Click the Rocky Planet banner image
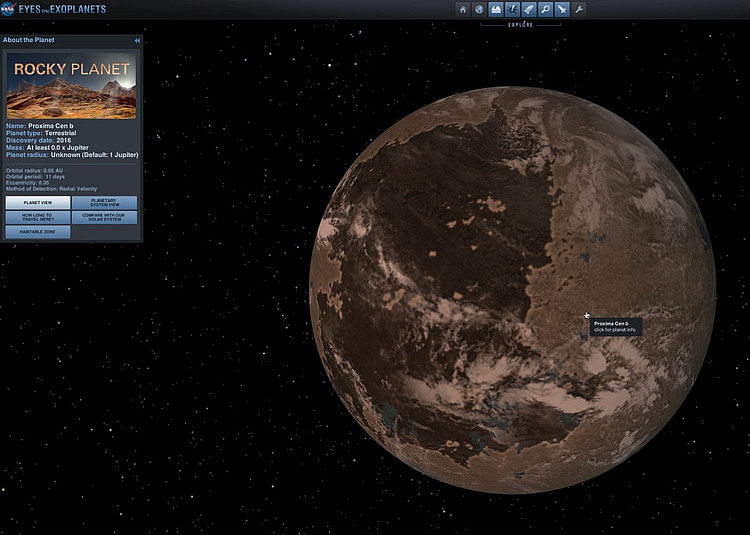Screen dimensions: 750x535 pyautogui.click(x=72, y=85)
